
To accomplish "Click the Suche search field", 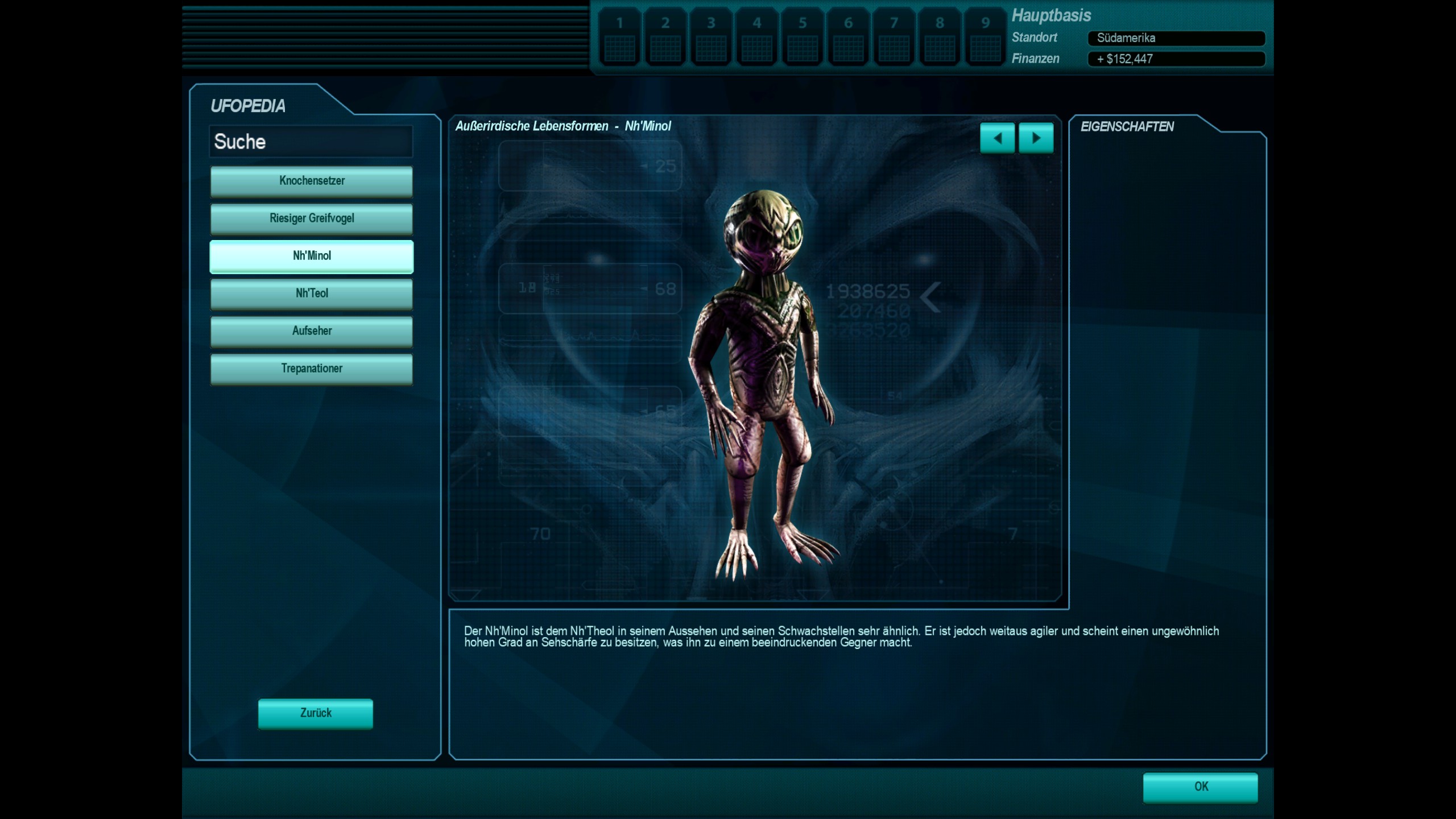I will click(x=311, y=142).
